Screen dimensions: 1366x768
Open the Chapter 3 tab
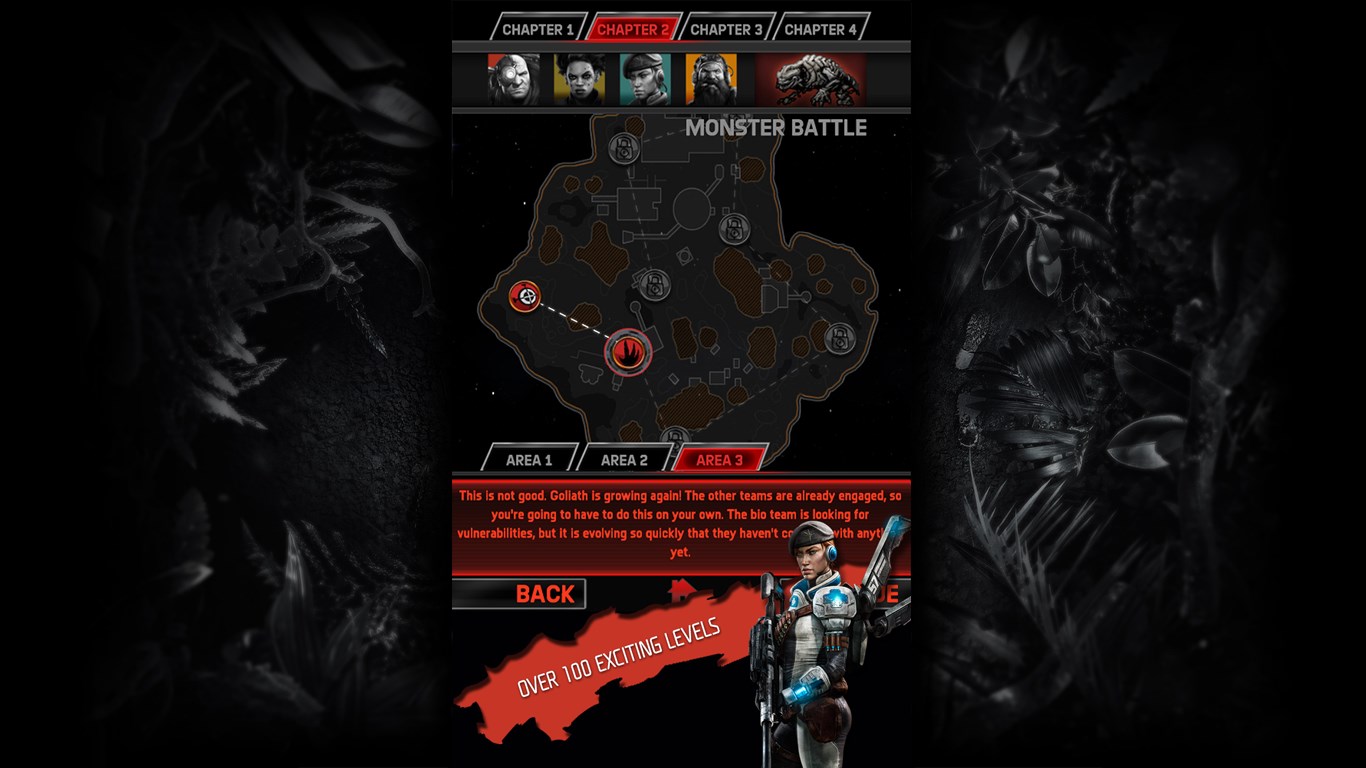(x=729, y=29)
